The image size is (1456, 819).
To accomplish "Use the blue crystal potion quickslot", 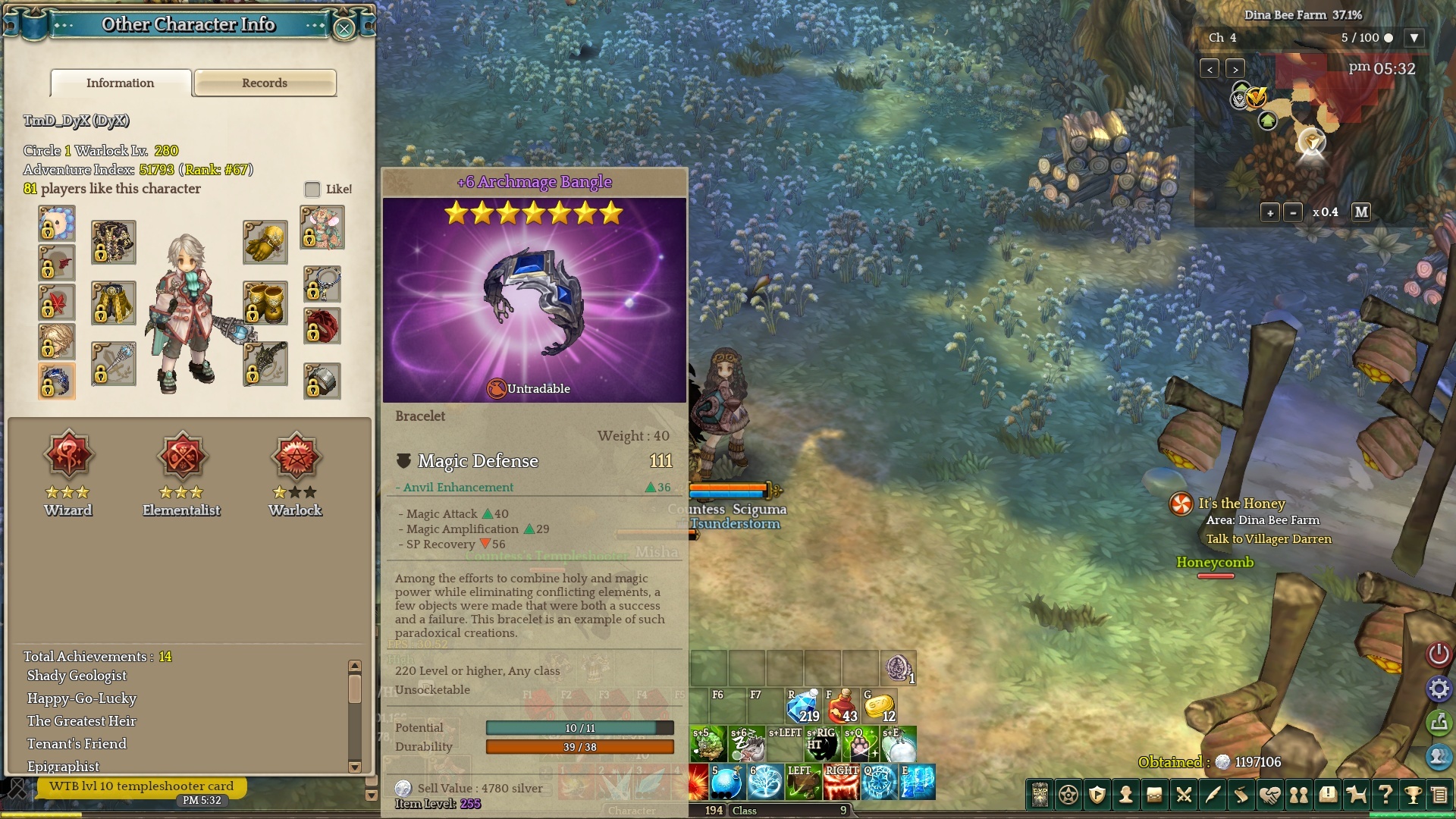I will 803,707.
